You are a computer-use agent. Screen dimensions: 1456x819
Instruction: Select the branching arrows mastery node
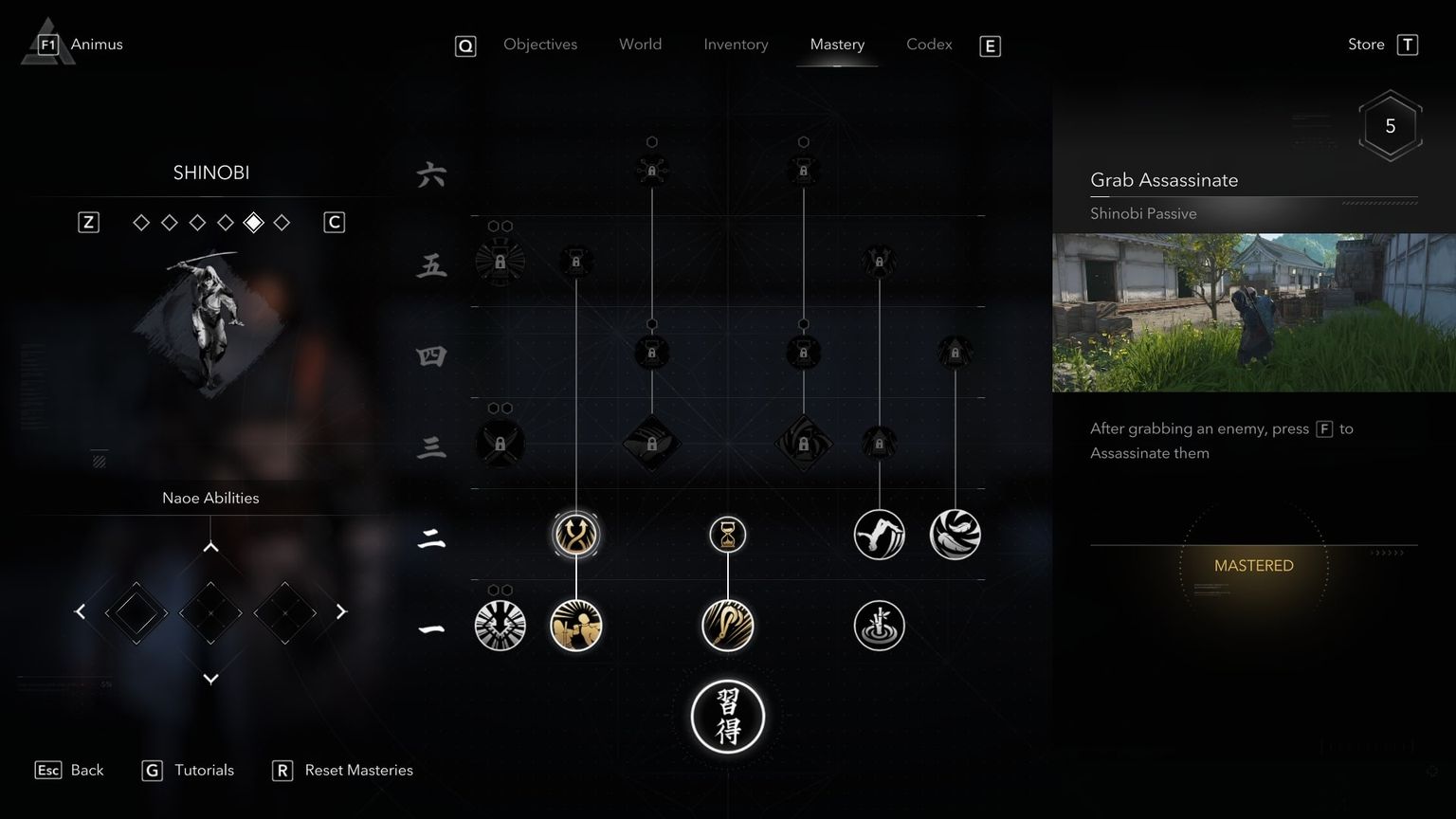pos(575,534)
